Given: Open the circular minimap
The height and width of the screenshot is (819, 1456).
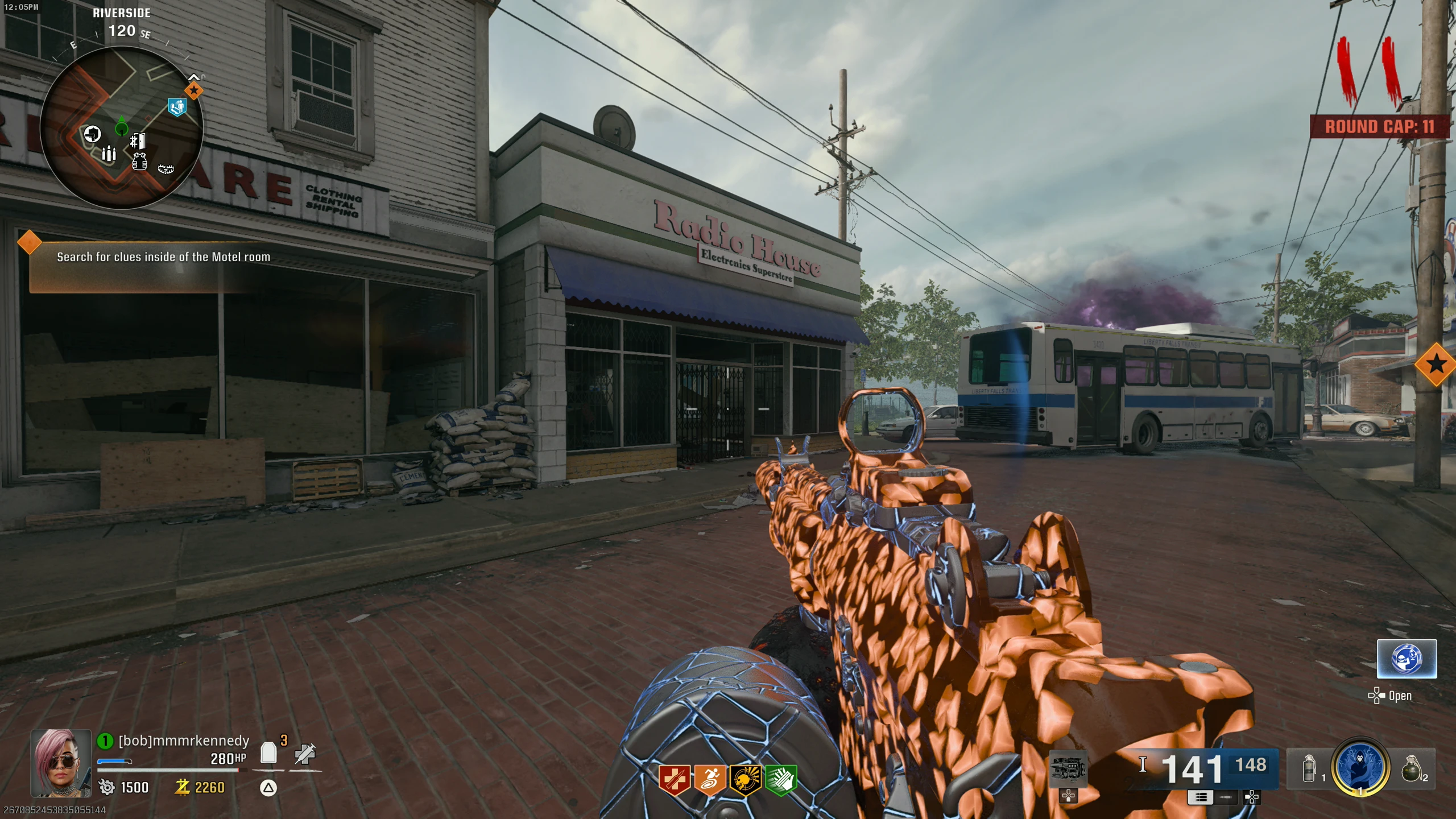Looking at the screenshot, I should [122, 128].
